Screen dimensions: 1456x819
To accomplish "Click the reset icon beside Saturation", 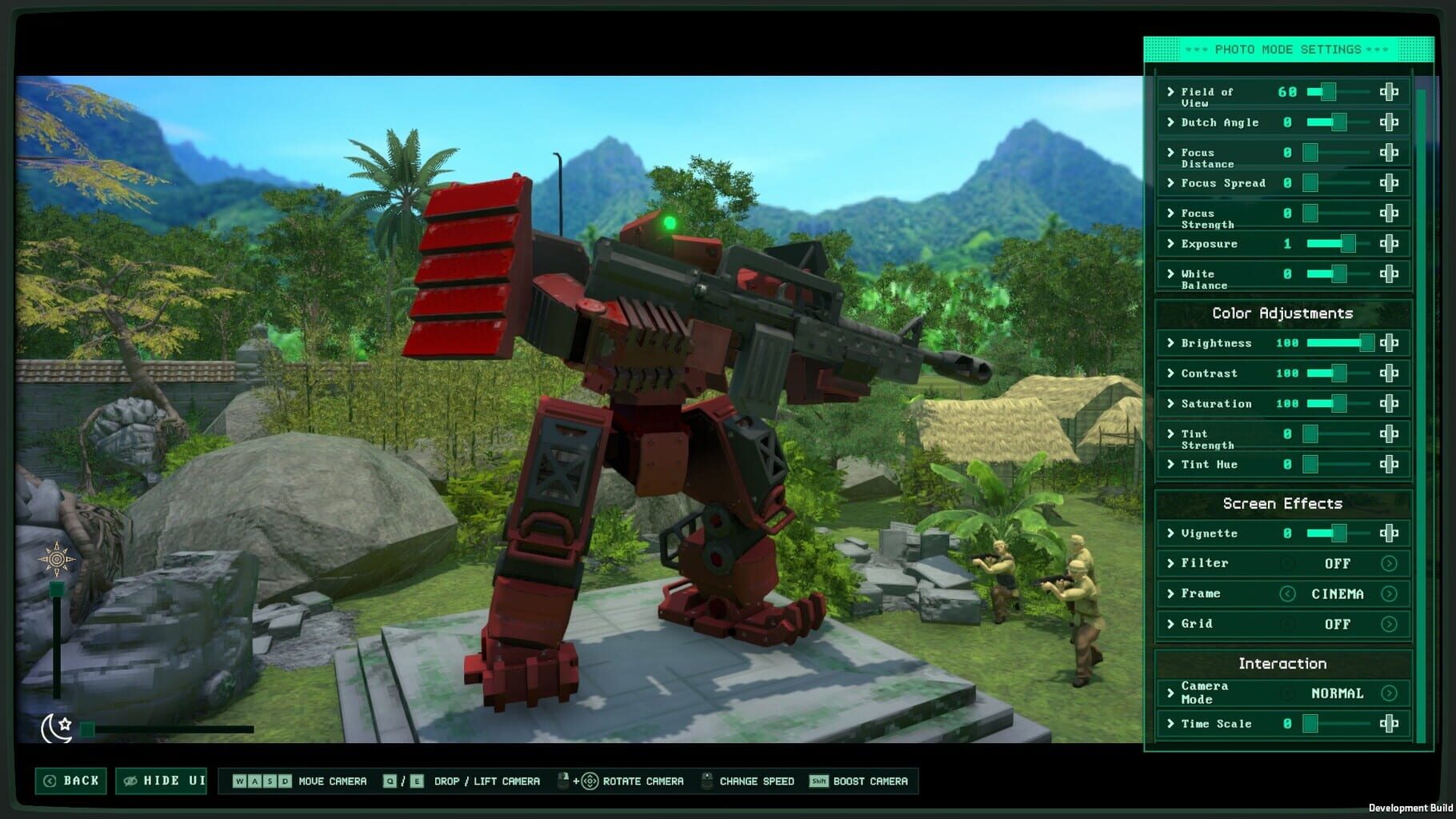I will (1389, 403).
